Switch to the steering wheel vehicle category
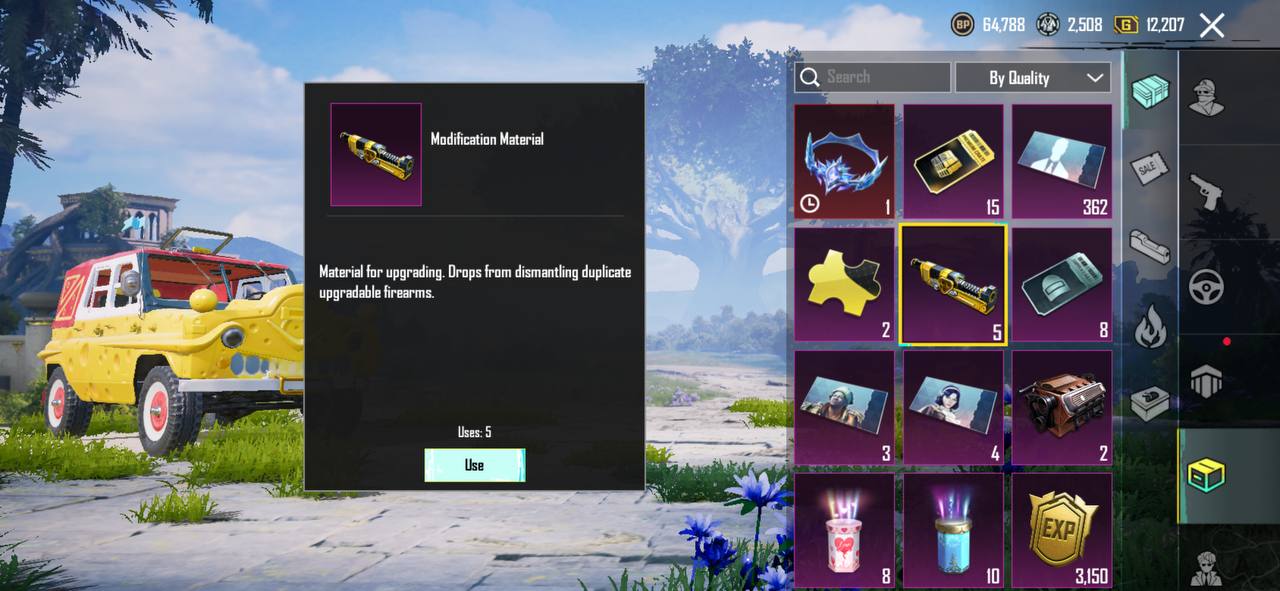The image size is (1280, 591). click(1207, 288)
